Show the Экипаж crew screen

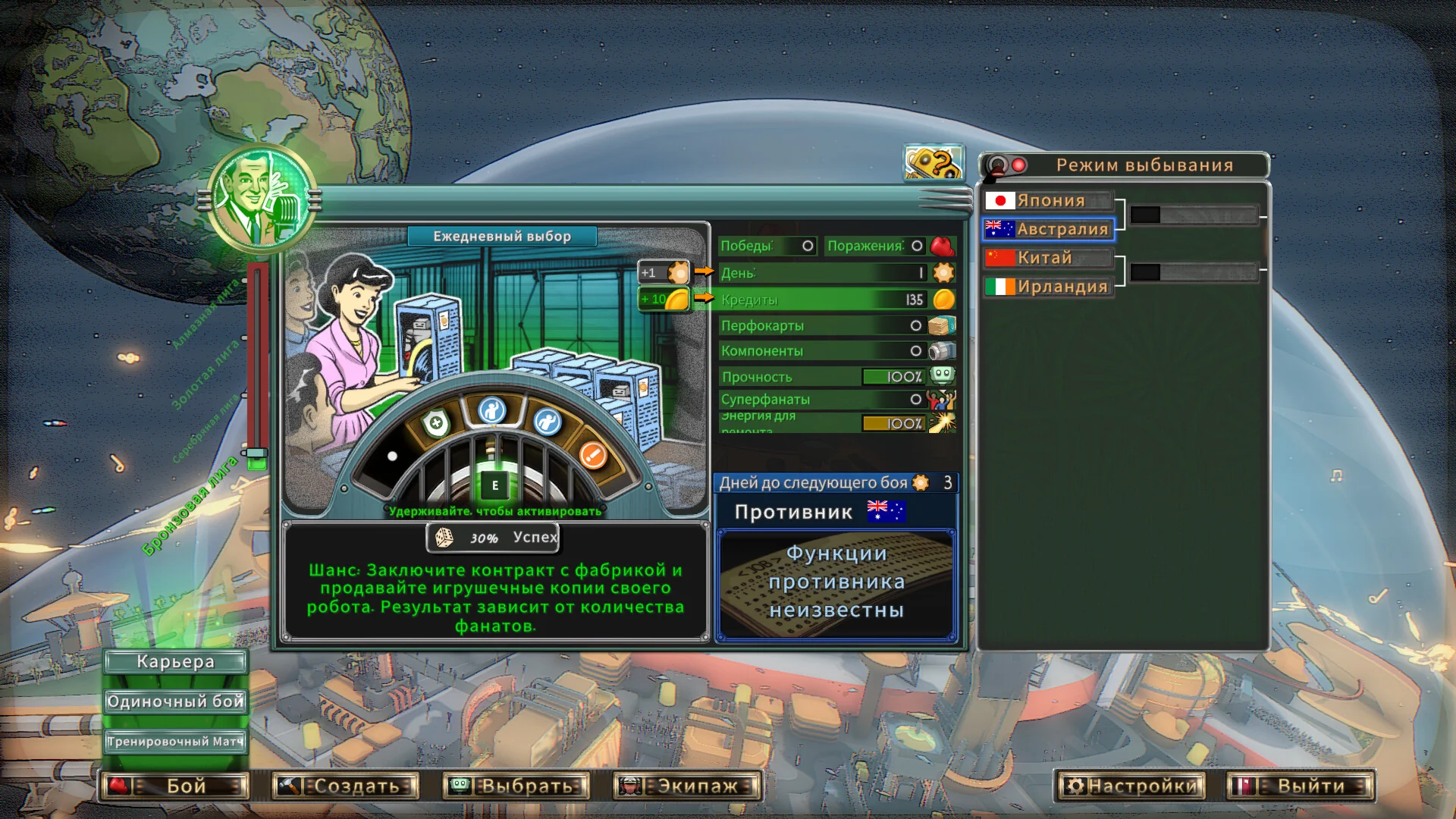pos(687,786)
